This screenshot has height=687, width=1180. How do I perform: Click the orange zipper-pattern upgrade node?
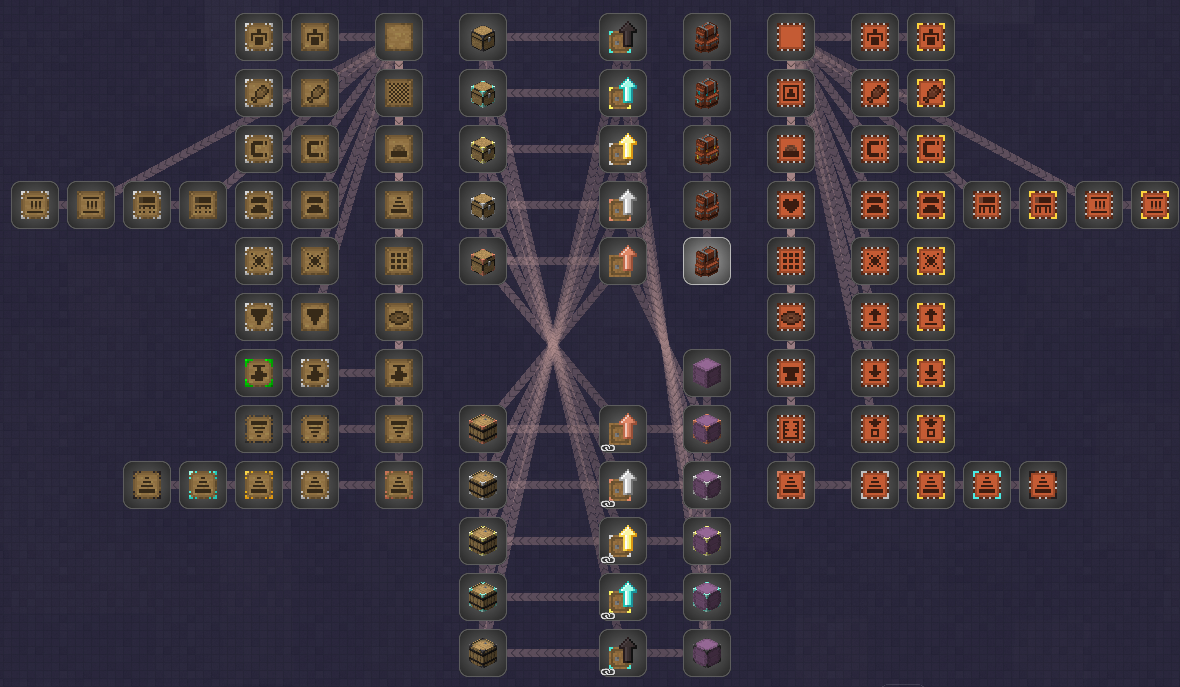tap(791, 429)
